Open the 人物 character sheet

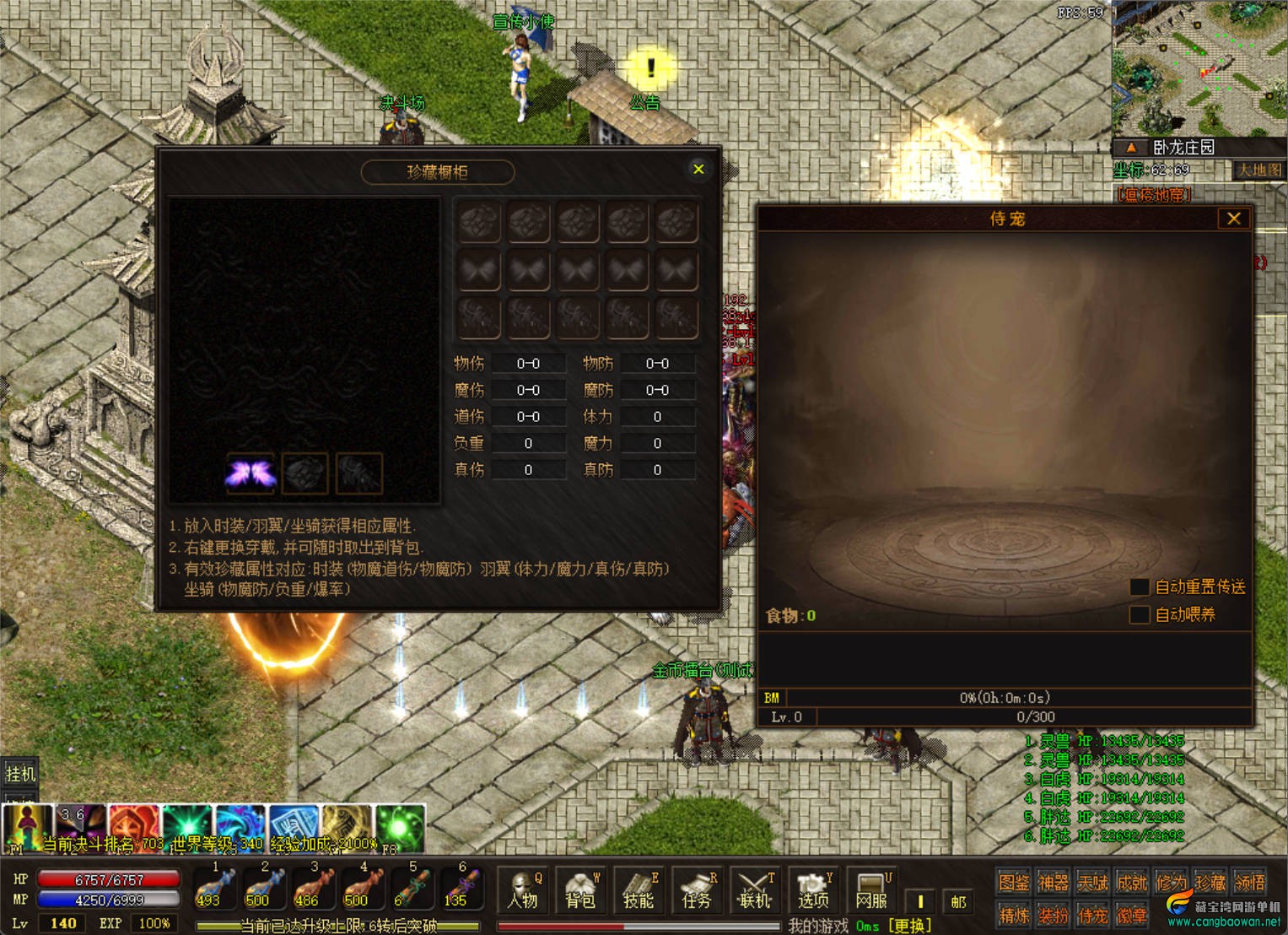pyautogui.click(x=523, y=891)
